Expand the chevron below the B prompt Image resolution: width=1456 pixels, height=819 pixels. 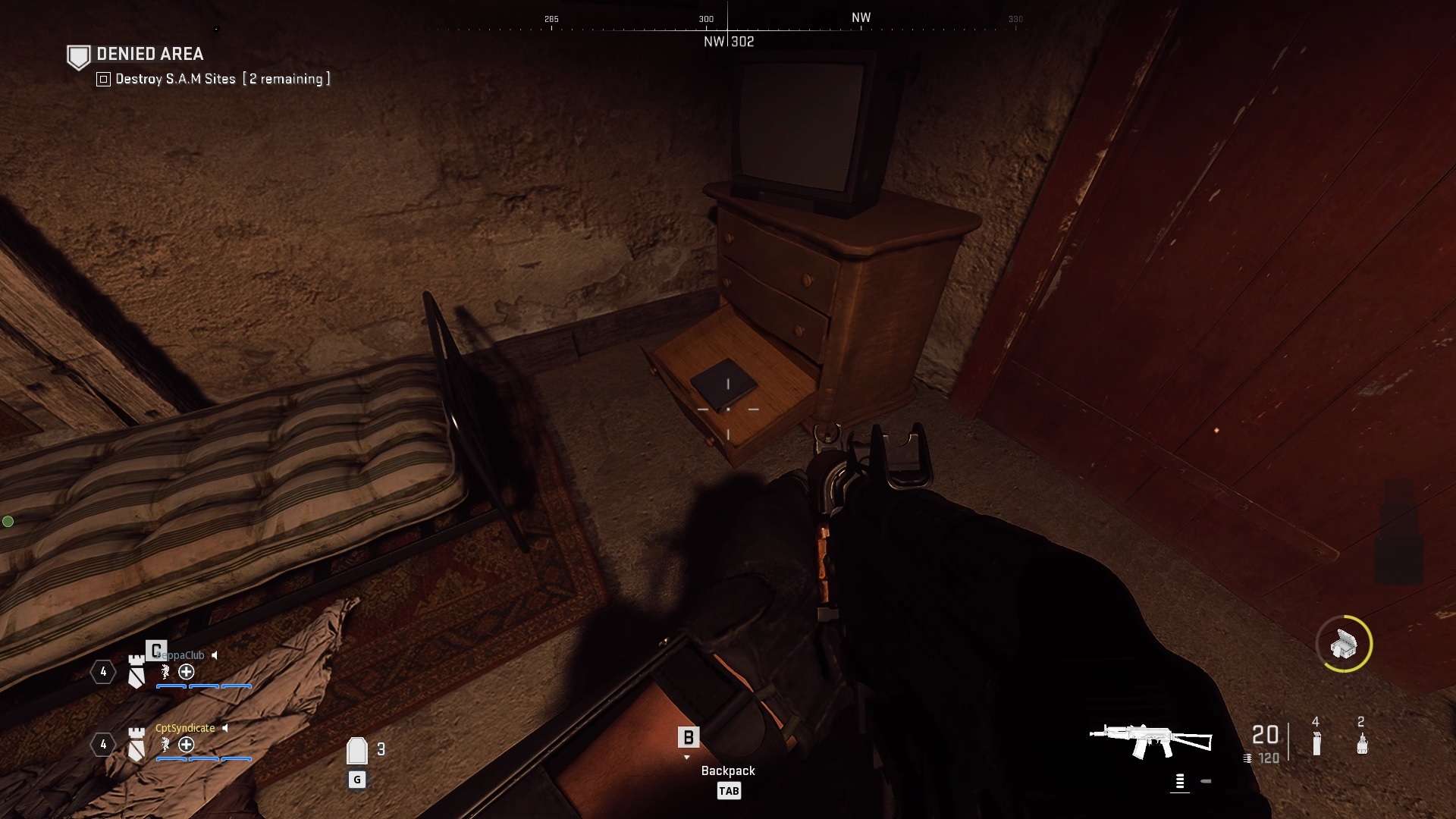click(689, 757)
